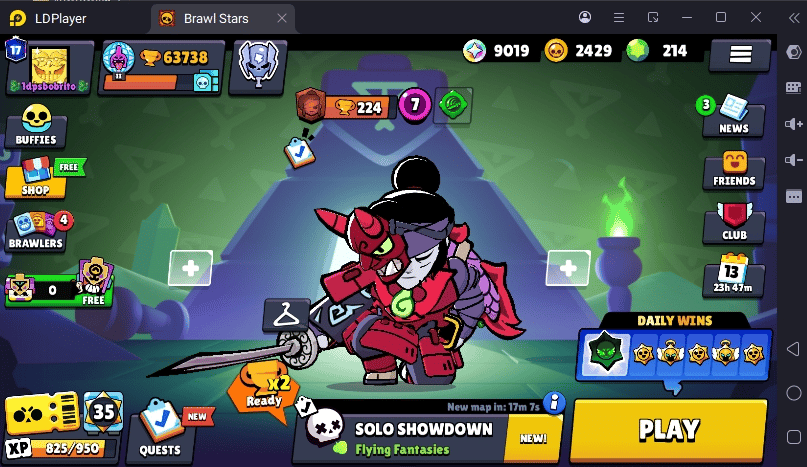This screenshot has width=807, height=467.
Task: Close the Brawl Stars tab in LDPlayer
Action: pyautogui.click(x=284, y=18)
